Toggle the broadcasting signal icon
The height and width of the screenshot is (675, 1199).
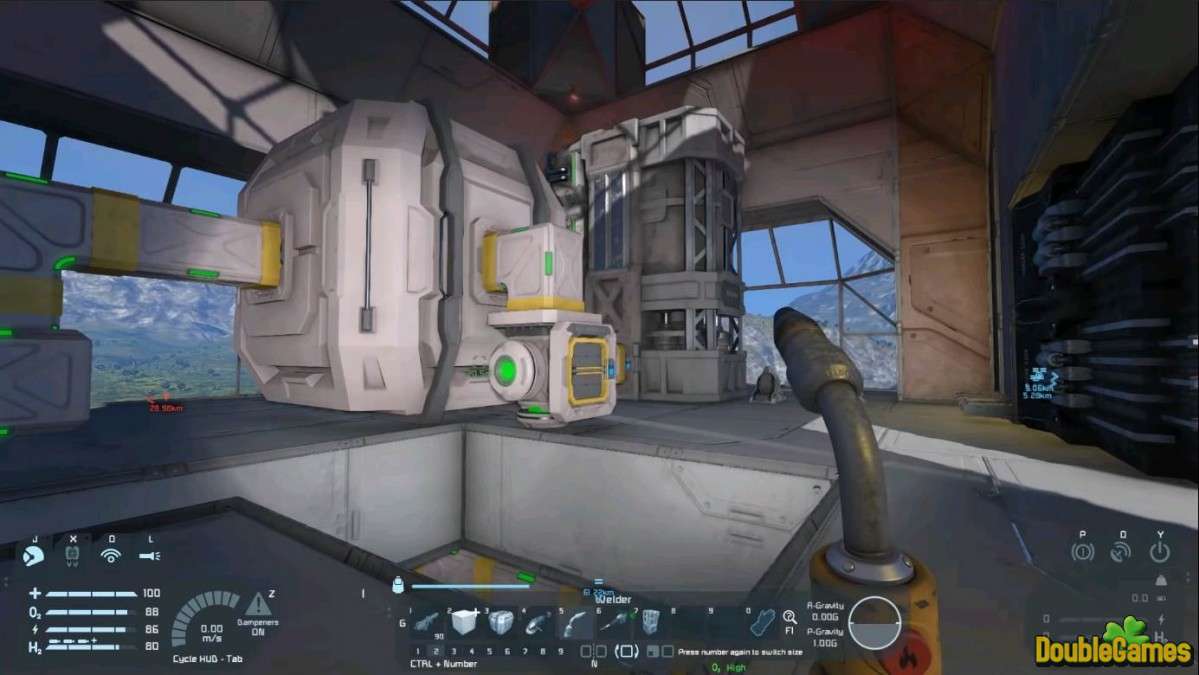coord(111,554)
